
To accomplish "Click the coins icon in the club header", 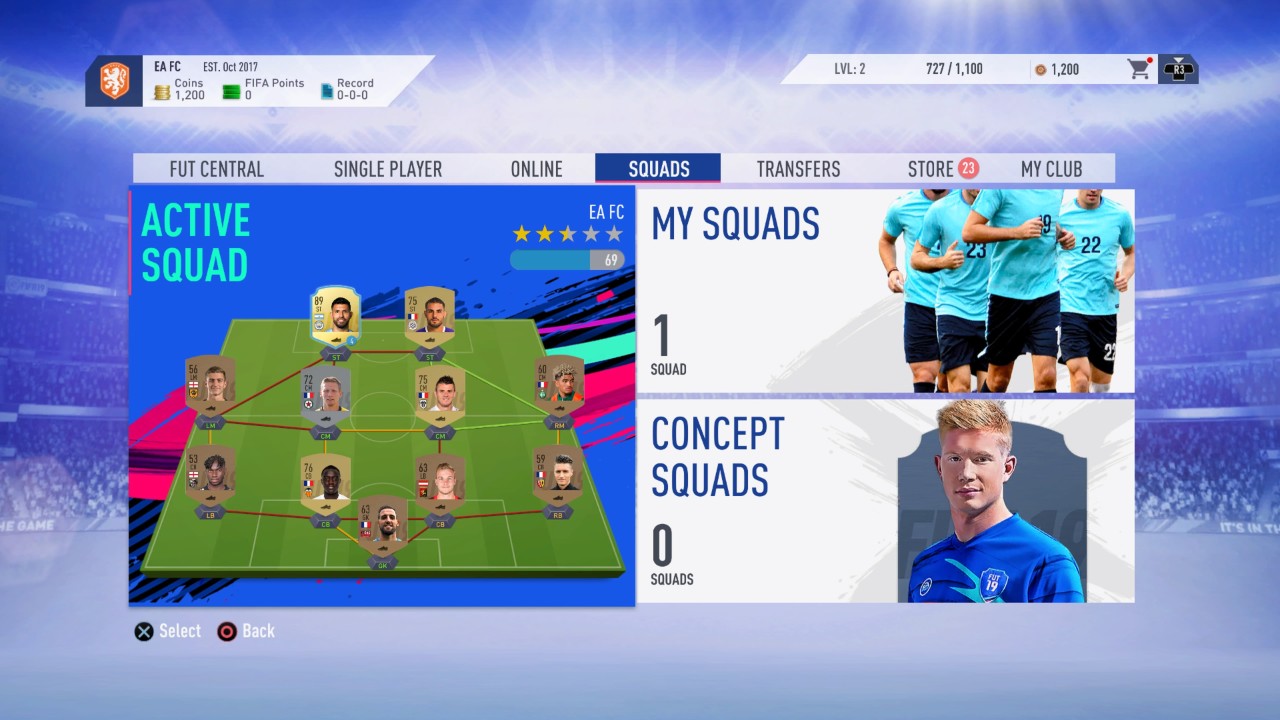I will (x=163, y=90).
